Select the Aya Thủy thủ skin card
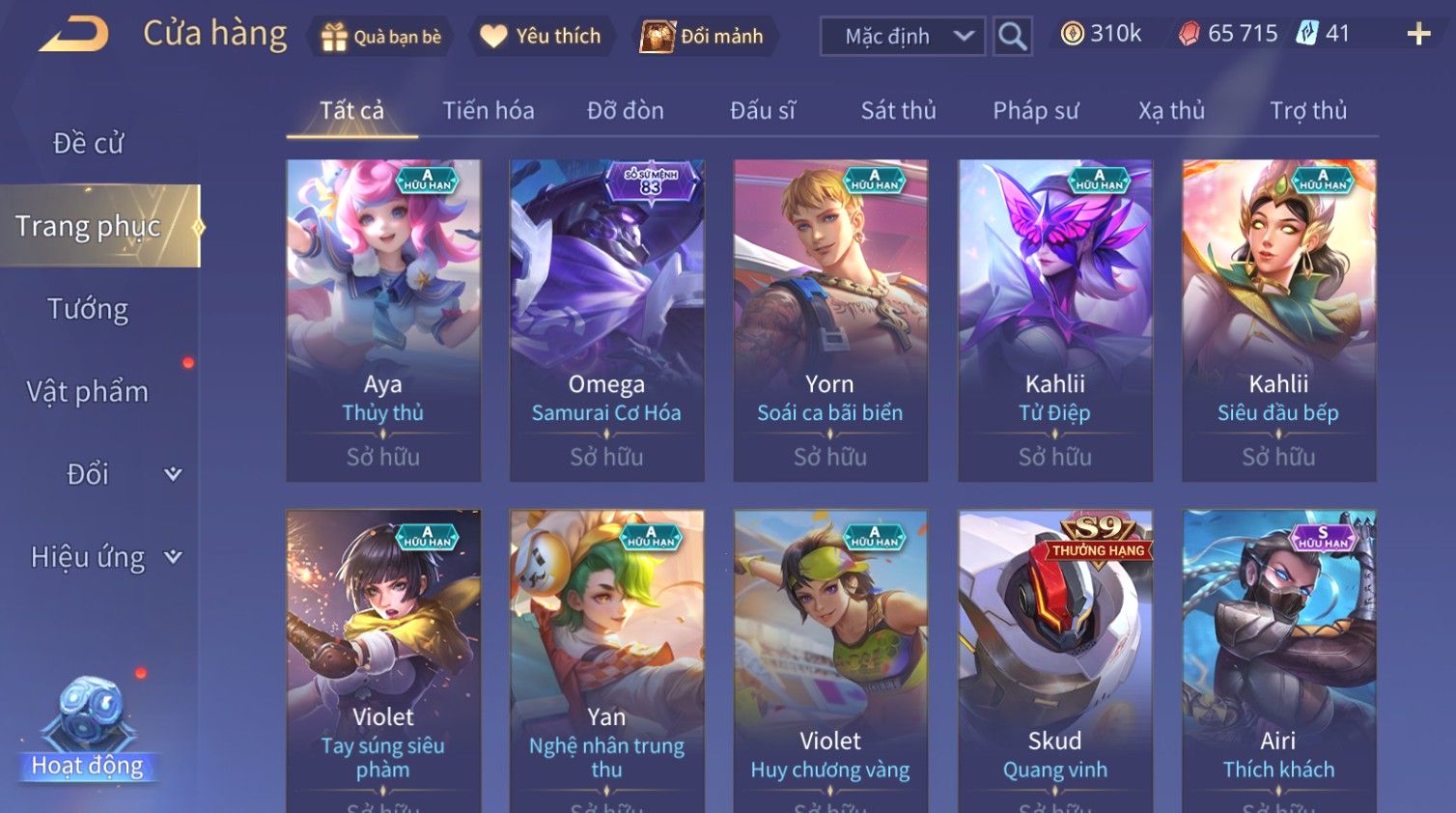This screenshot has height=813, width=1456. 383,320
